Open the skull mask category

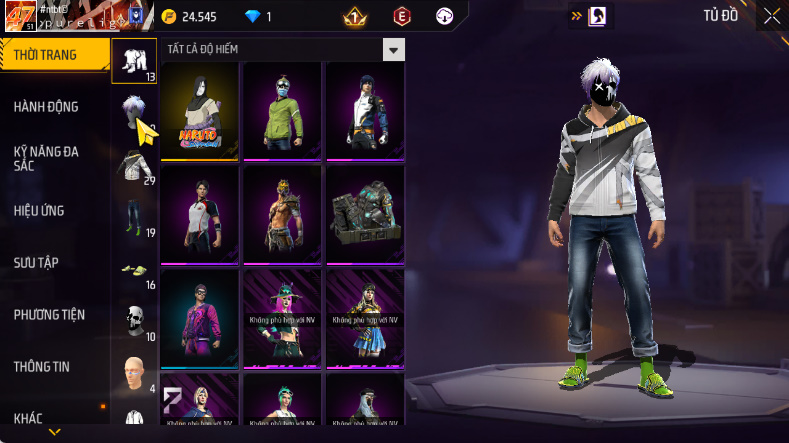click(x=134, y=320)
